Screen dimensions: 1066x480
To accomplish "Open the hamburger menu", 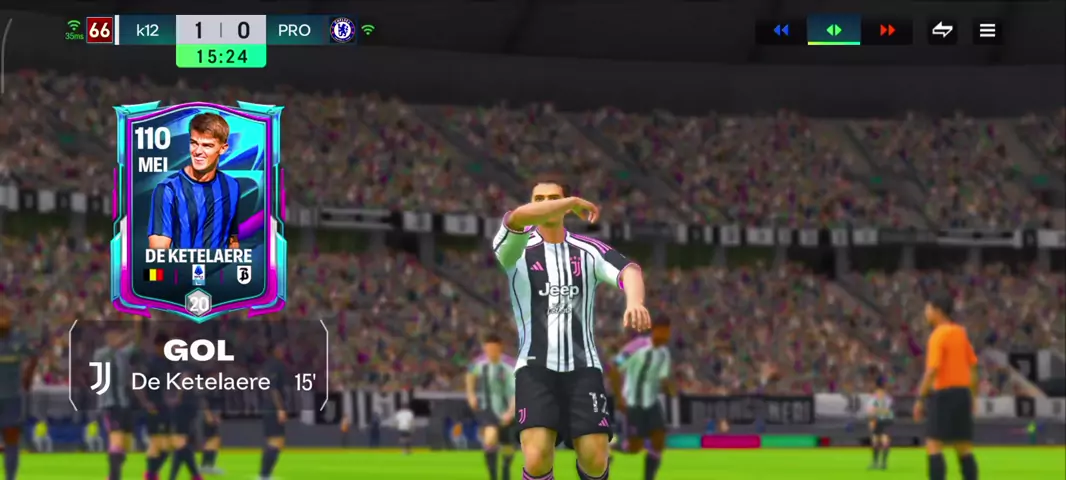I will [987, 30].
